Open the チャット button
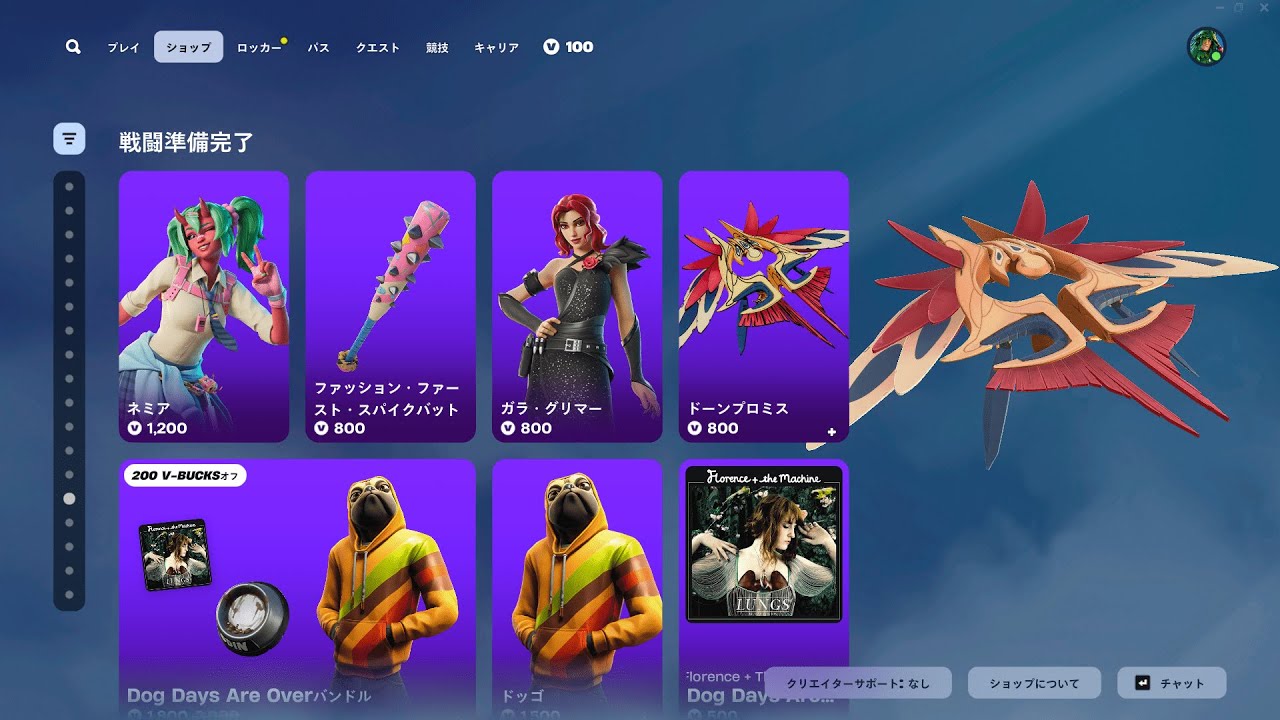The width and height of the screenshot is (1280, 720). point(1171,683)
